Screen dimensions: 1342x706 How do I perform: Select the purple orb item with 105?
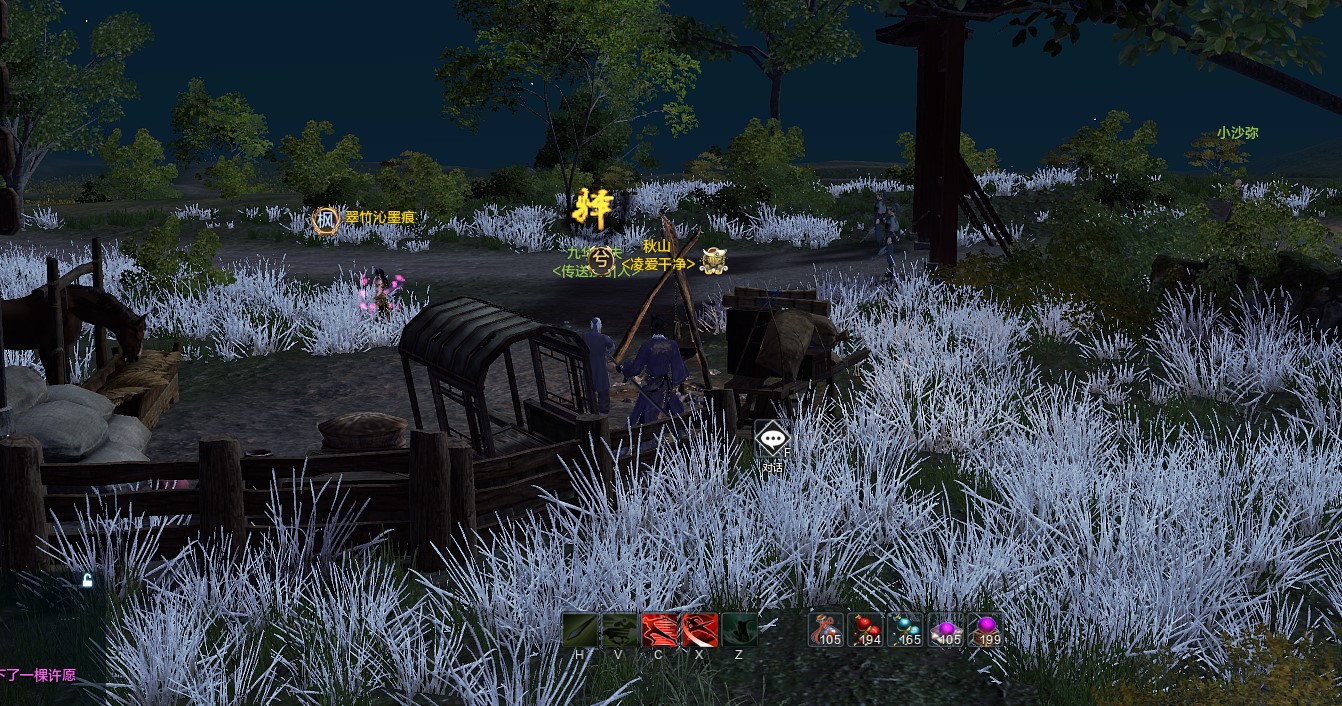pos(946,630)
